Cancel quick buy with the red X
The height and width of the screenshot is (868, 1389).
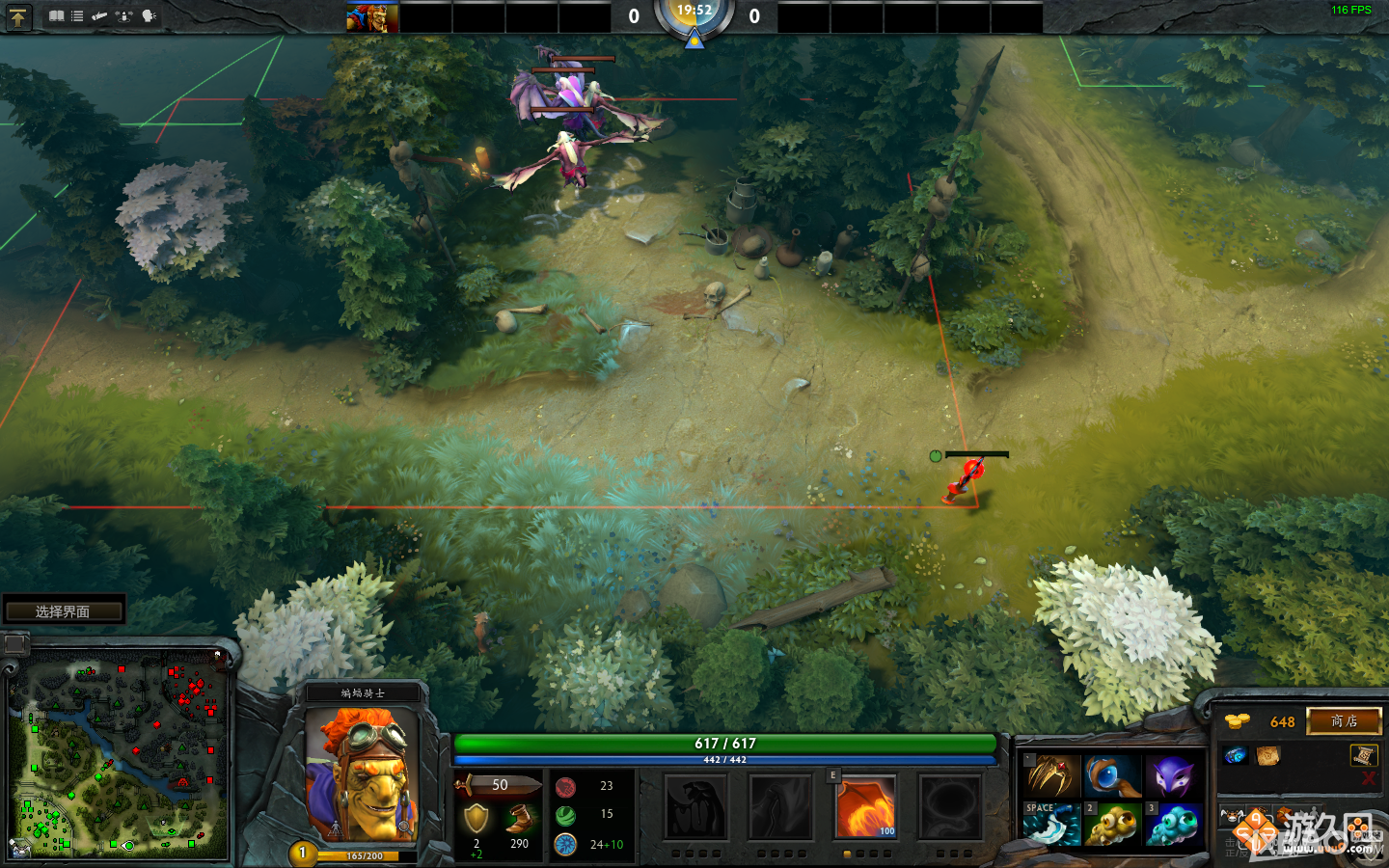(x=1370, y=778)
